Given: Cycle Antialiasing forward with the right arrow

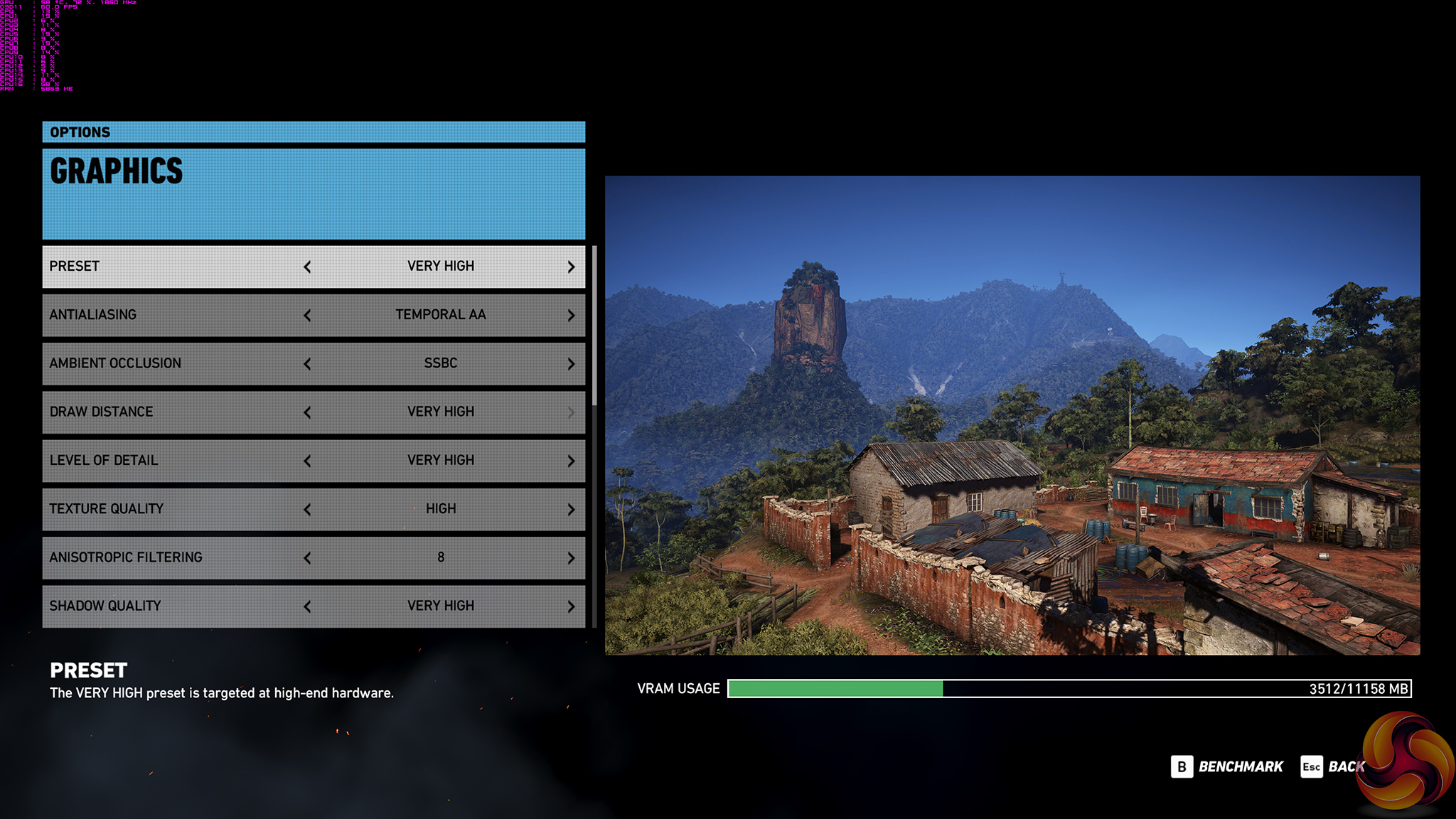Looking at the screenshot, I should coord(571,316).
